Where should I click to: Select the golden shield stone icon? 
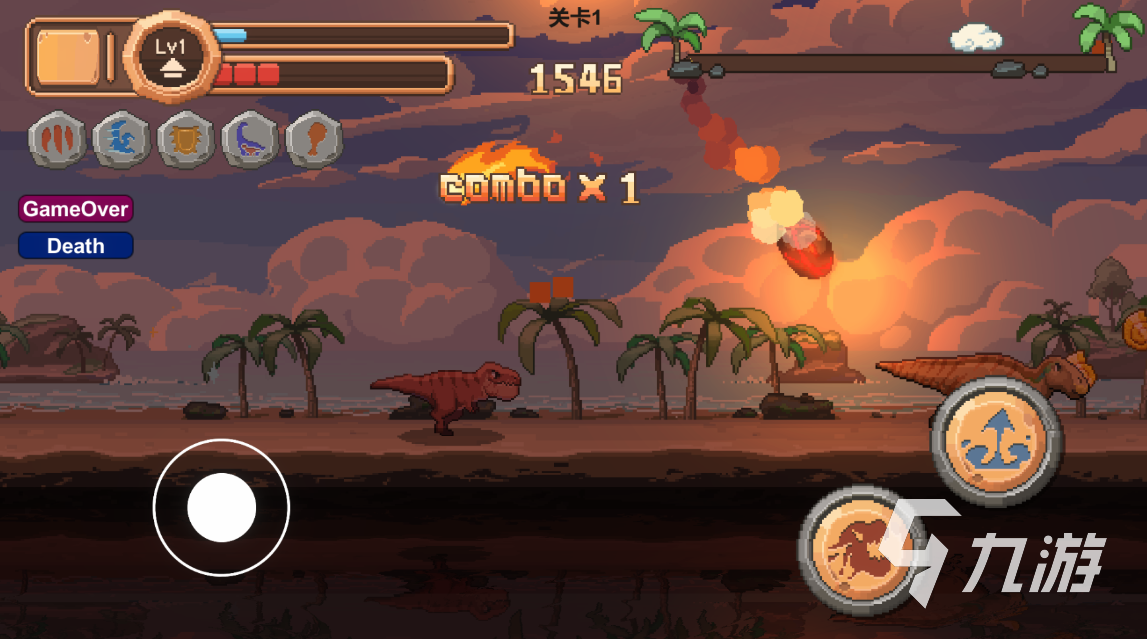click(x=186, y=140)
